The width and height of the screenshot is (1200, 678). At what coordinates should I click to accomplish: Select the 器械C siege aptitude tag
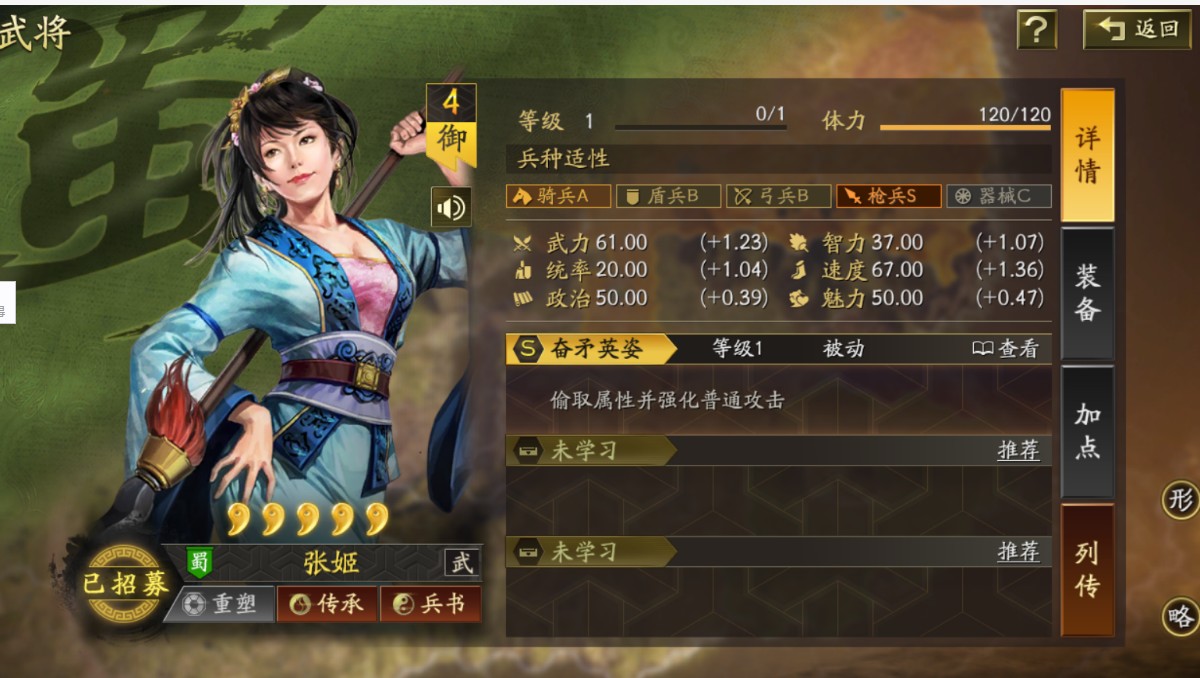click(x=998, y=196)
